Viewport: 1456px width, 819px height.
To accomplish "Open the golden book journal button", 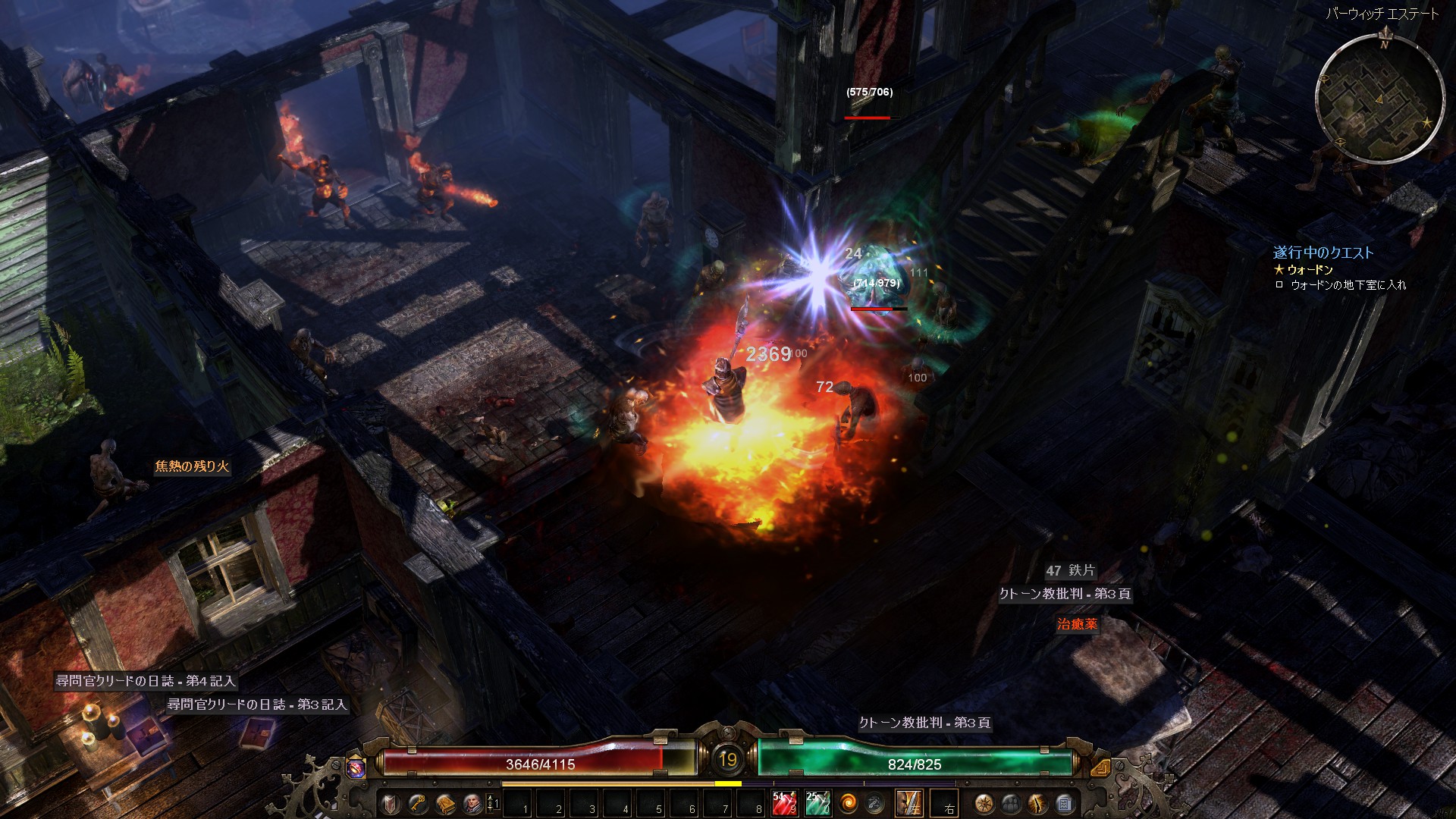I will pos(444,803).
